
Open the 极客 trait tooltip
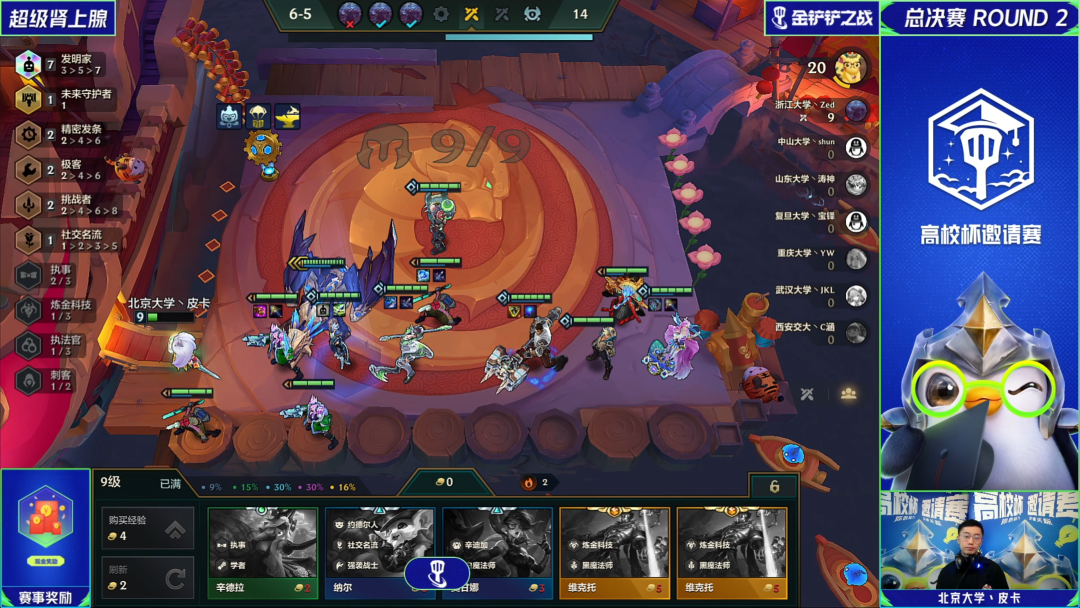(x=60, y=169)
